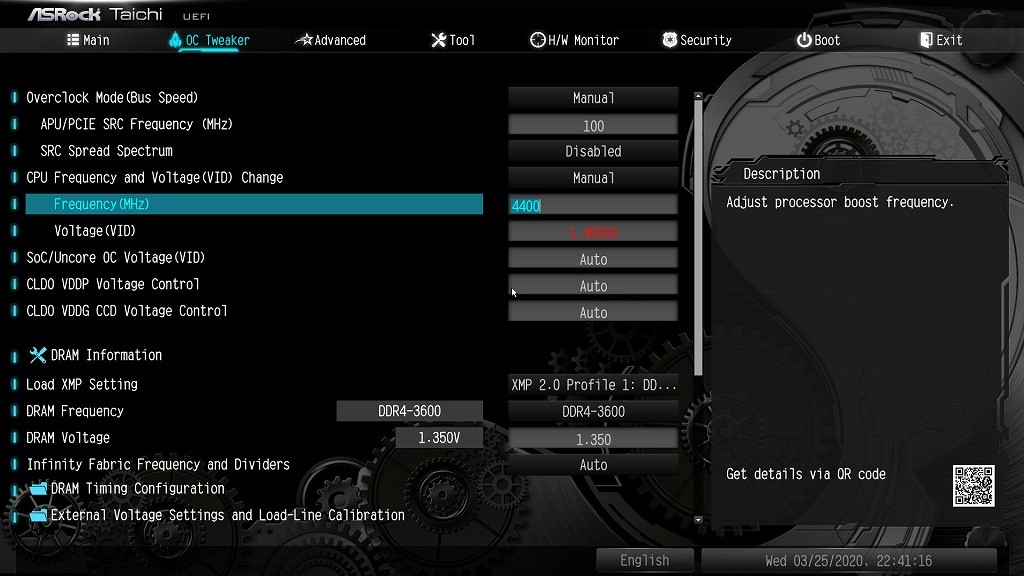The image size is (1024, 576).
Task: Click the Frequency (MHz) 4400 input field
Action: (593, 205)
